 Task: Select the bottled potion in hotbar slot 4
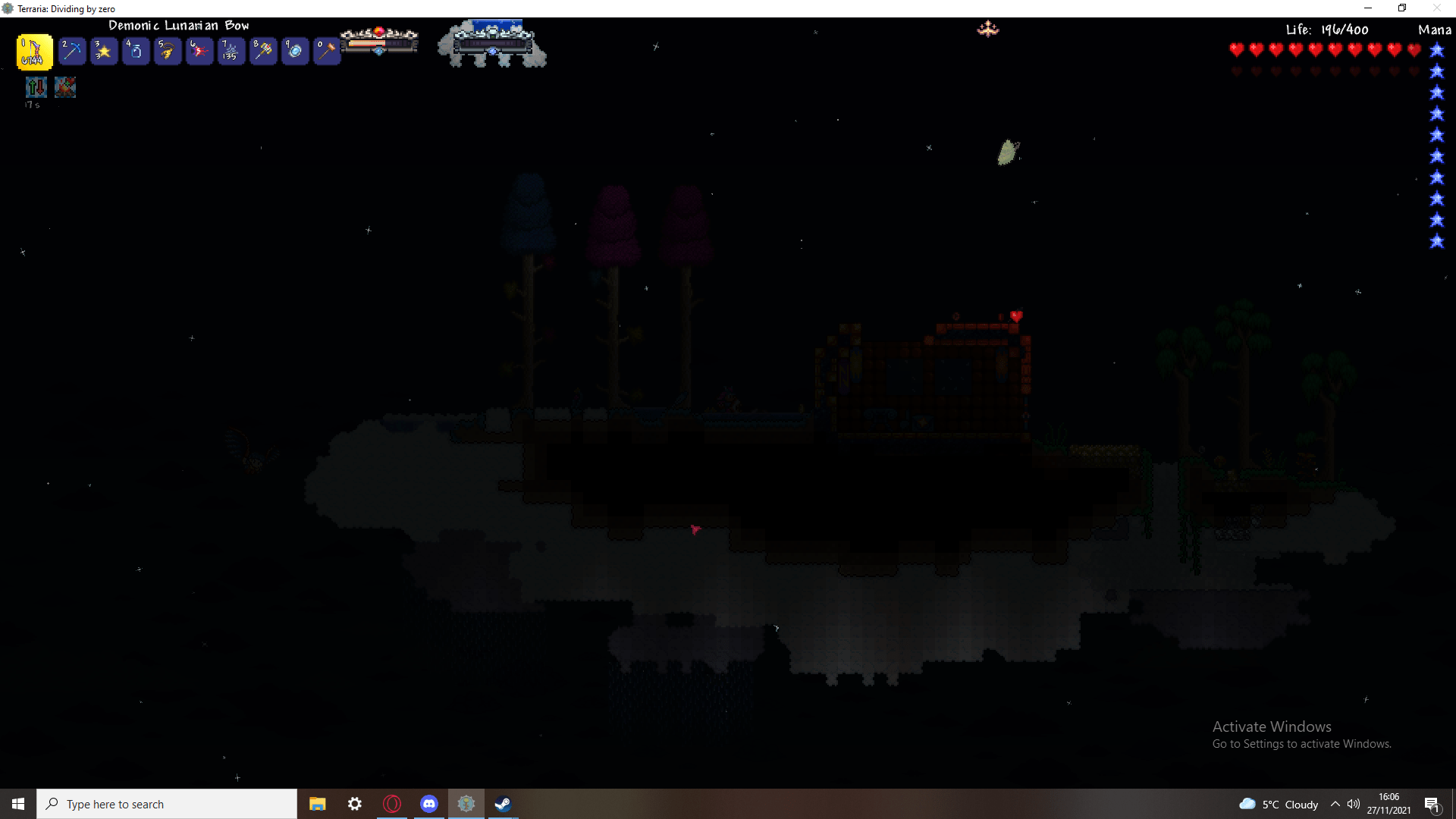[x=135, y=52]
